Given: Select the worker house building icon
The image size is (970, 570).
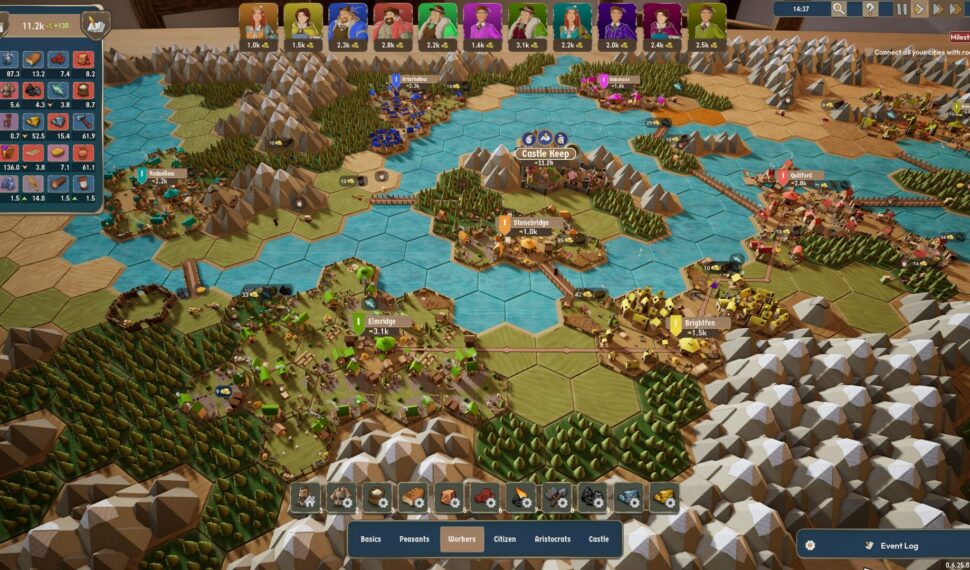Looking at the screenshot, I should 308,497.
